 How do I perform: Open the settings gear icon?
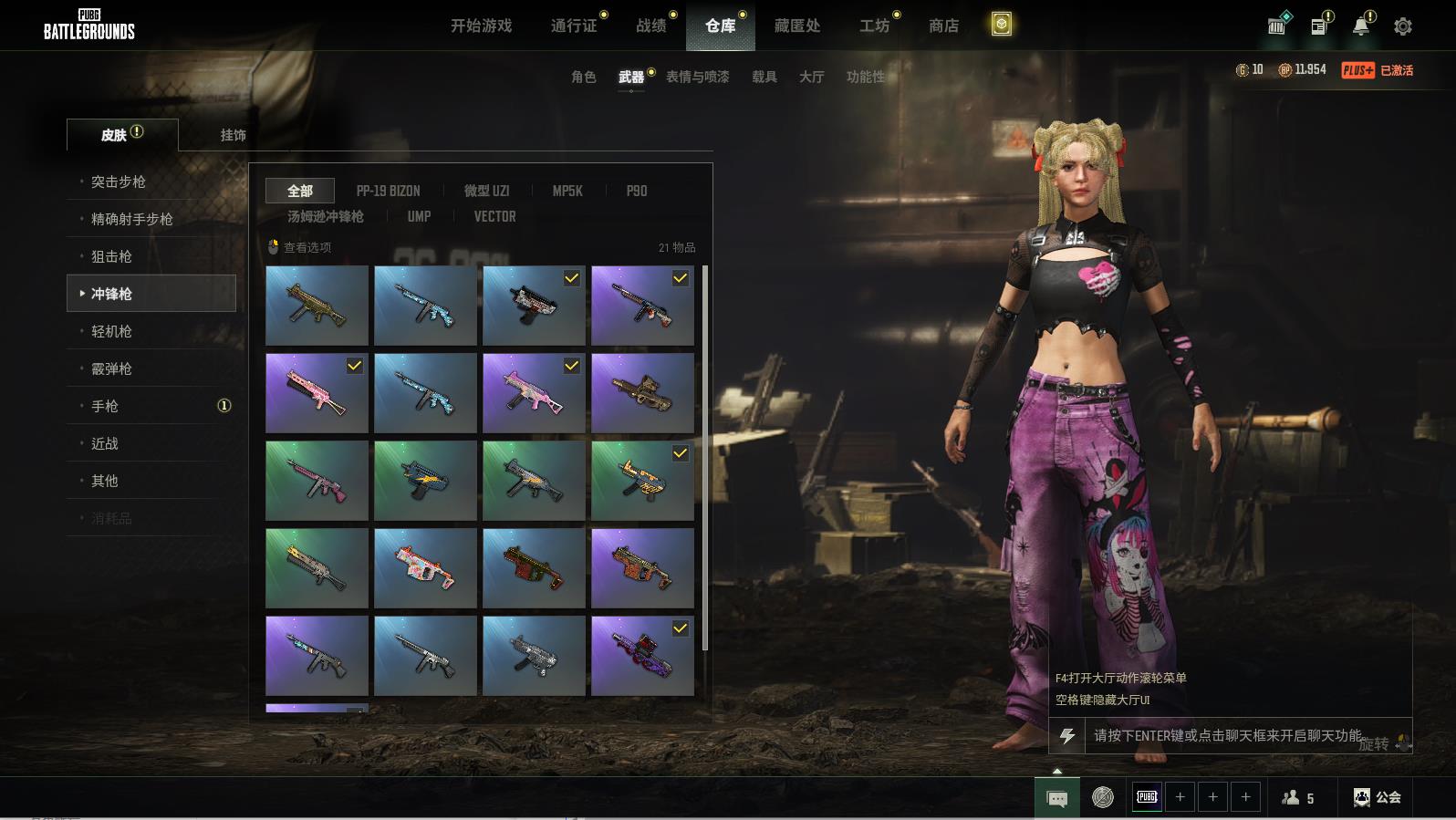coord(1403,26)
